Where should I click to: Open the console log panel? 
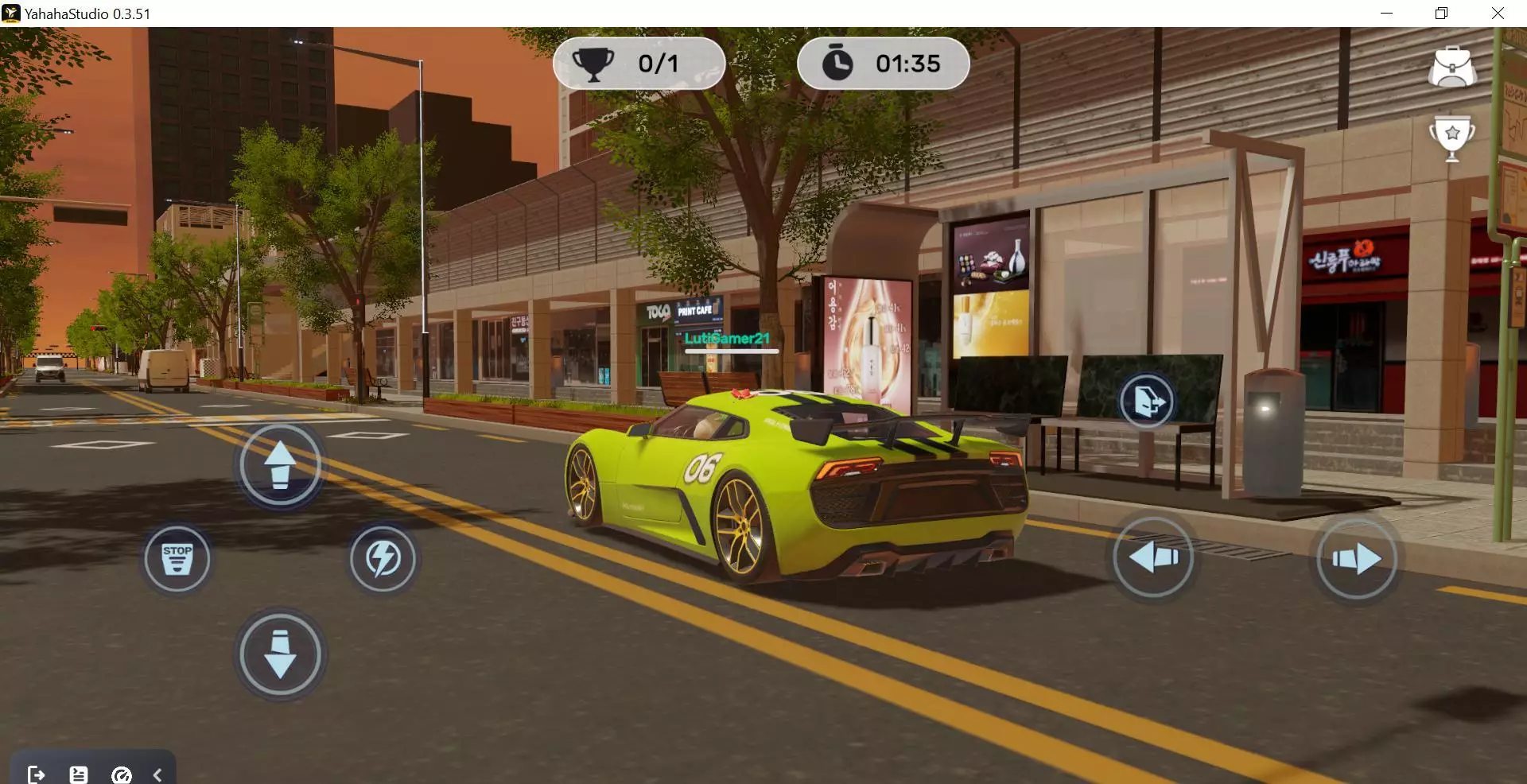tap(79, 774)
